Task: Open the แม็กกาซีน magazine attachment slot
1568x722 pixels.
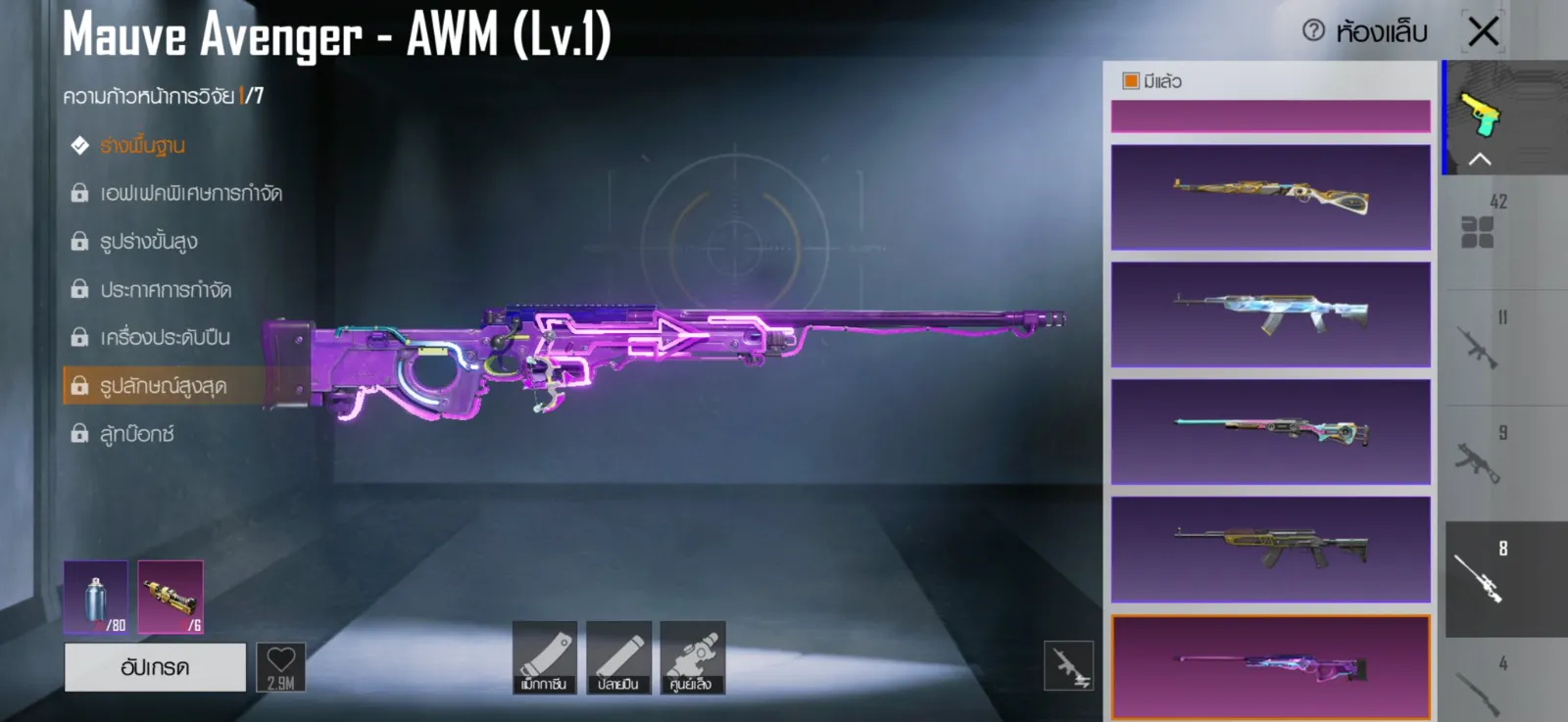Action: coord(544,657)
